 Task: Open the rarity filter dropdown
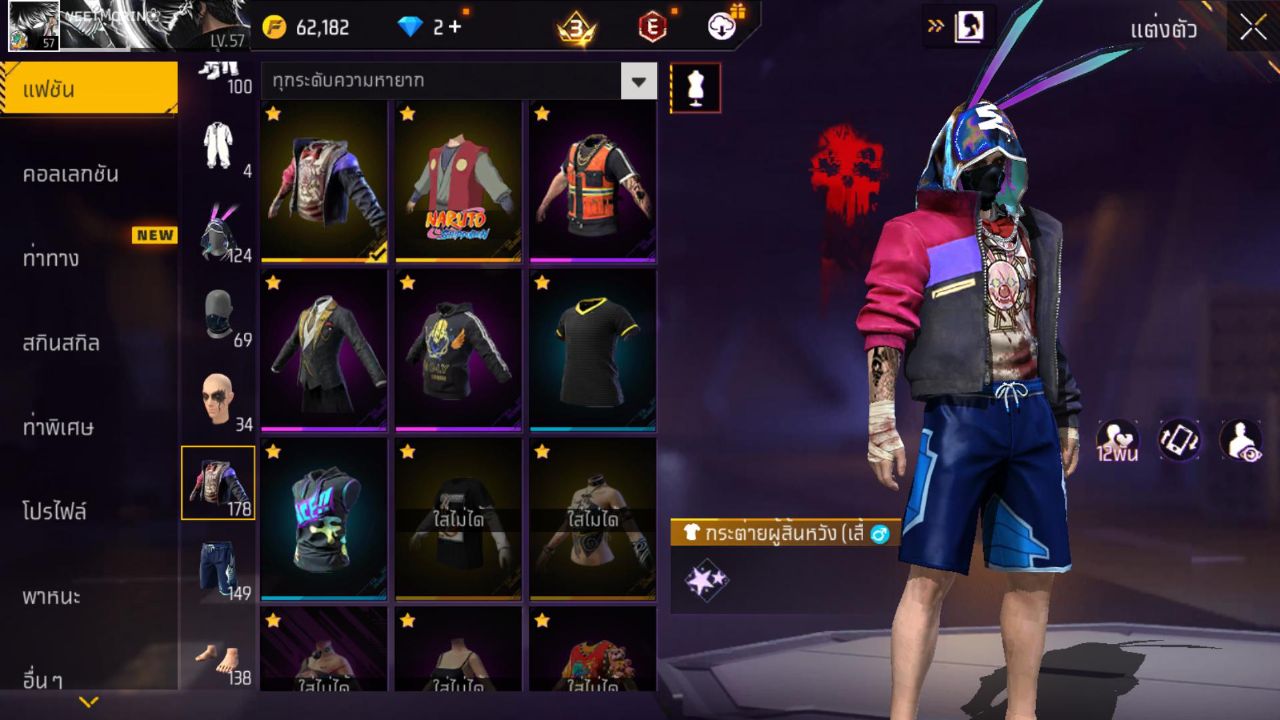pos(639,82)
